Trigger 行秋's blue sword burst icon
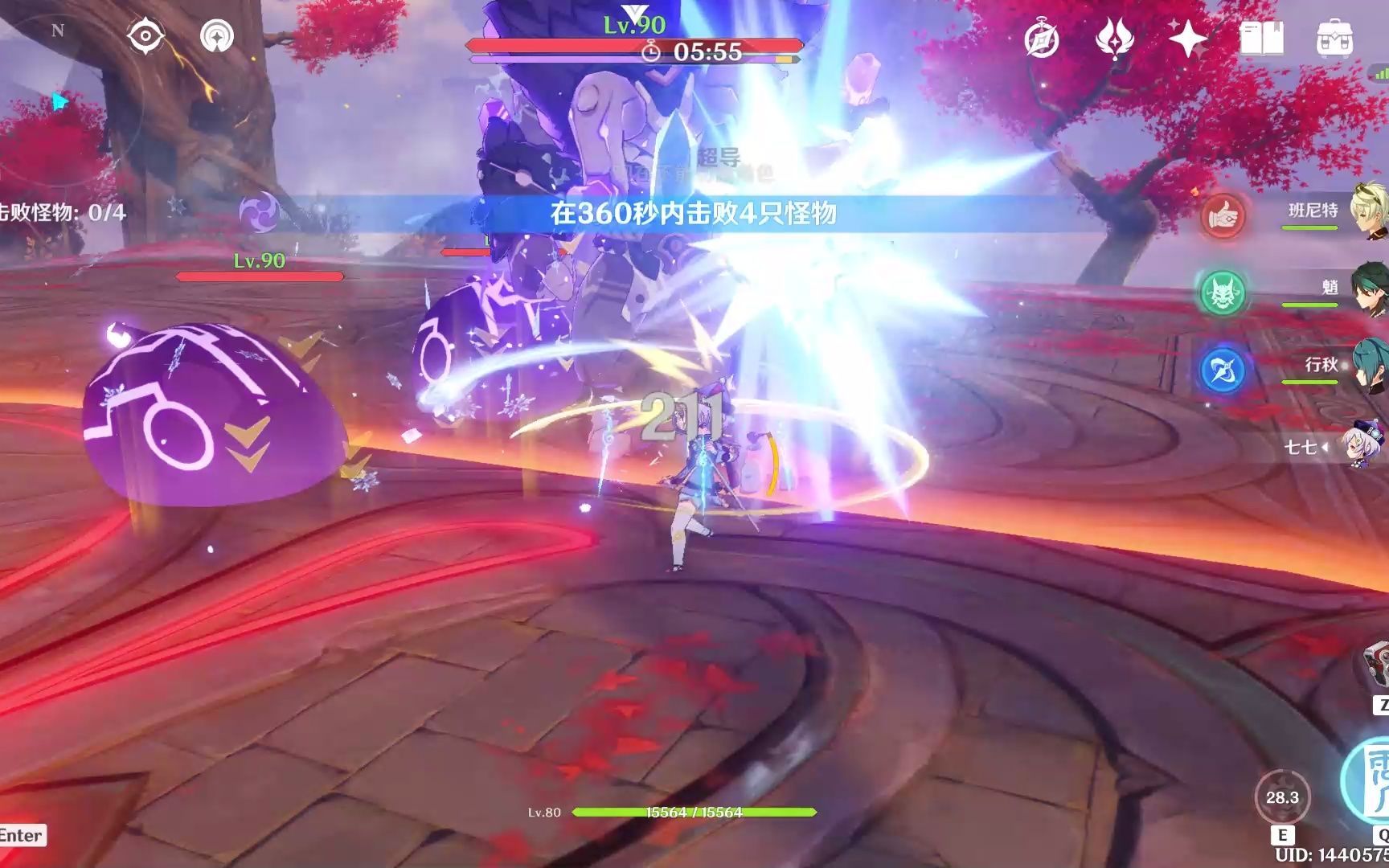The width and height of the screenshot is (1389, 868). 1223,371
